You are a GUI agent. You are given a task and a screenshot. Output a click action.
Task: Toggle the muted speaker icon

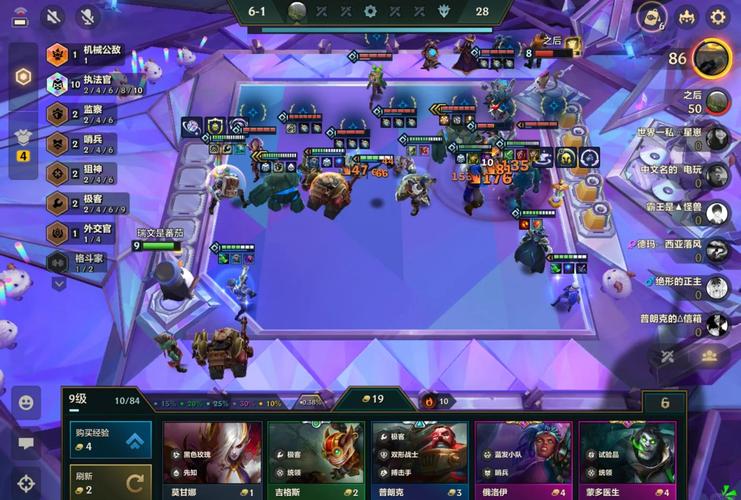[x=53, y=17]
